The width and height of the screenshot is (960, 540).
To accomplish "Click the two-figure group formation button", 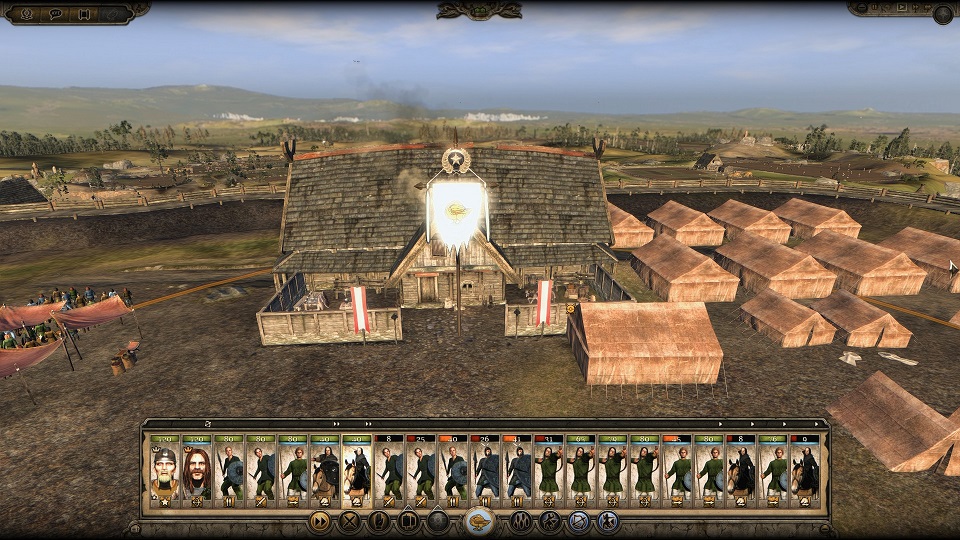I will coord(522,521).
